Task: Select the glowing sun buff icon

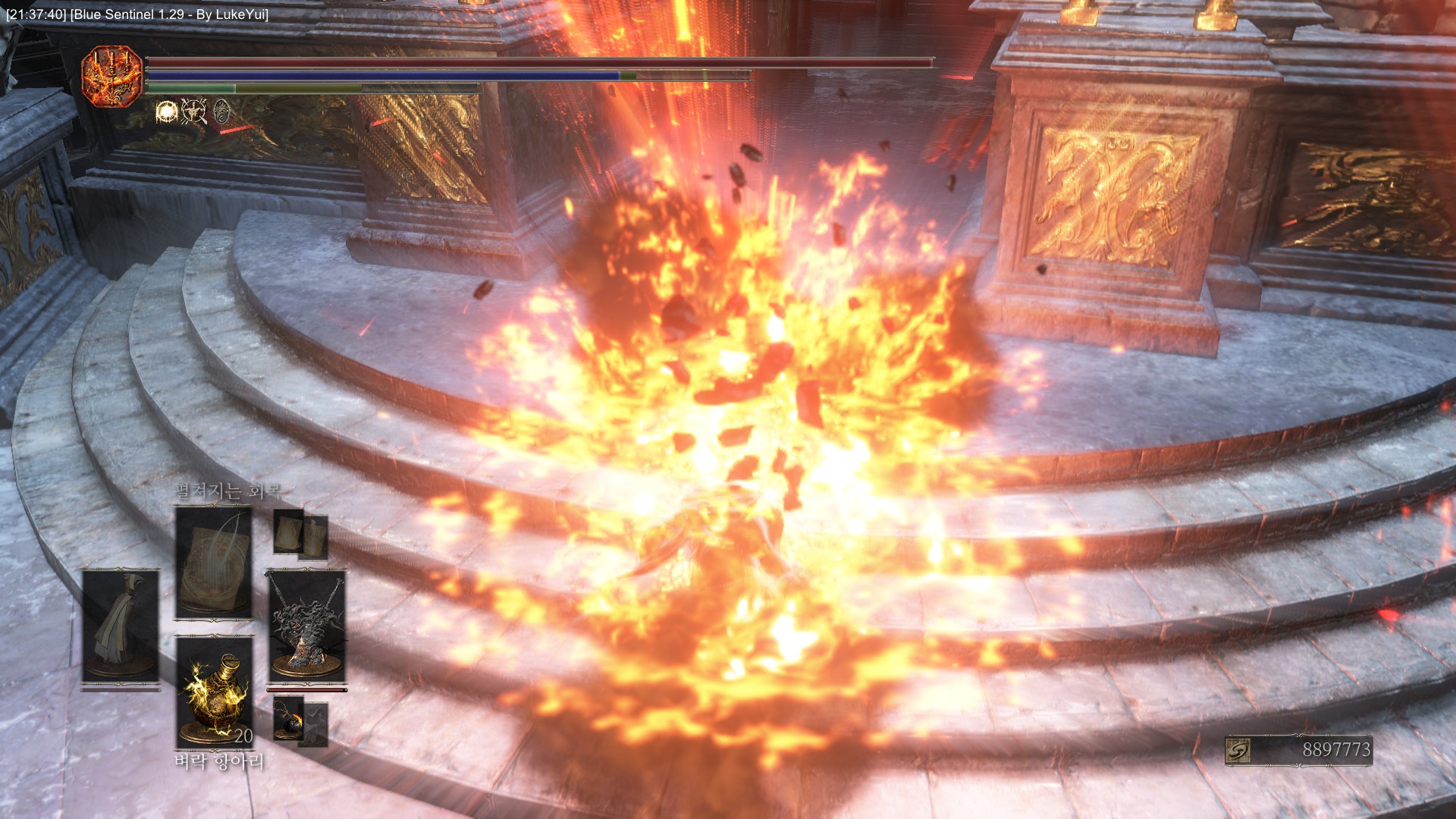Action: (x=166, y=112)
